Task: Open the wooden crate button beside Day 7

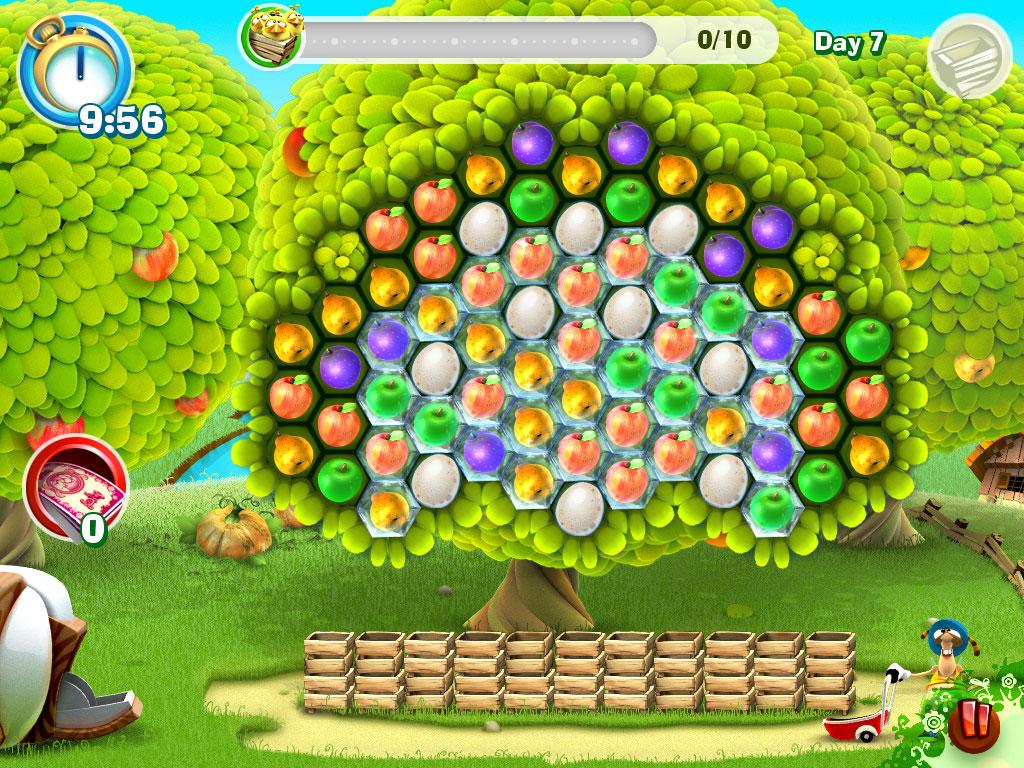Action: (x=967, y=57)
